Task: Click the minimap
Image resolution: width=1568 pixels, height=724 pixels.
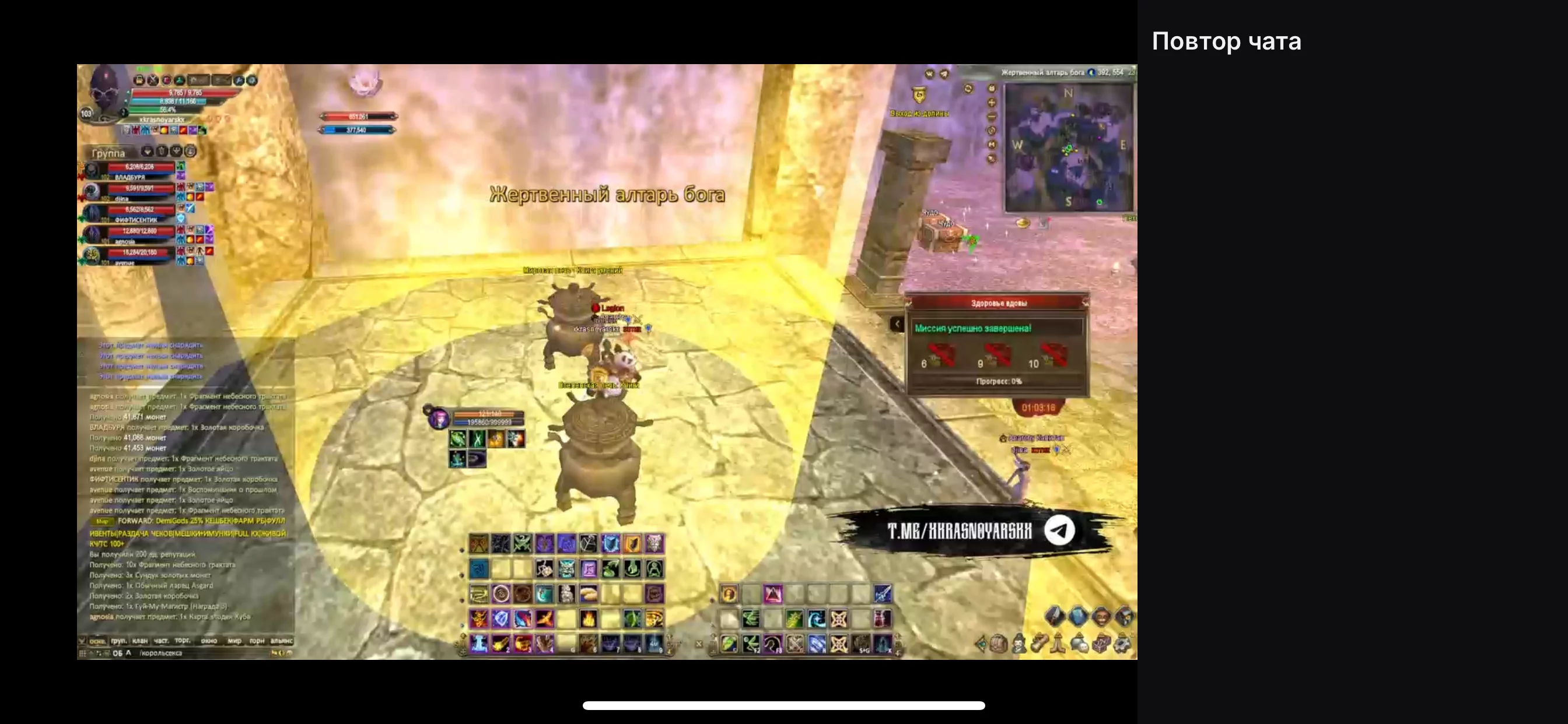Action: [1068, 148]
